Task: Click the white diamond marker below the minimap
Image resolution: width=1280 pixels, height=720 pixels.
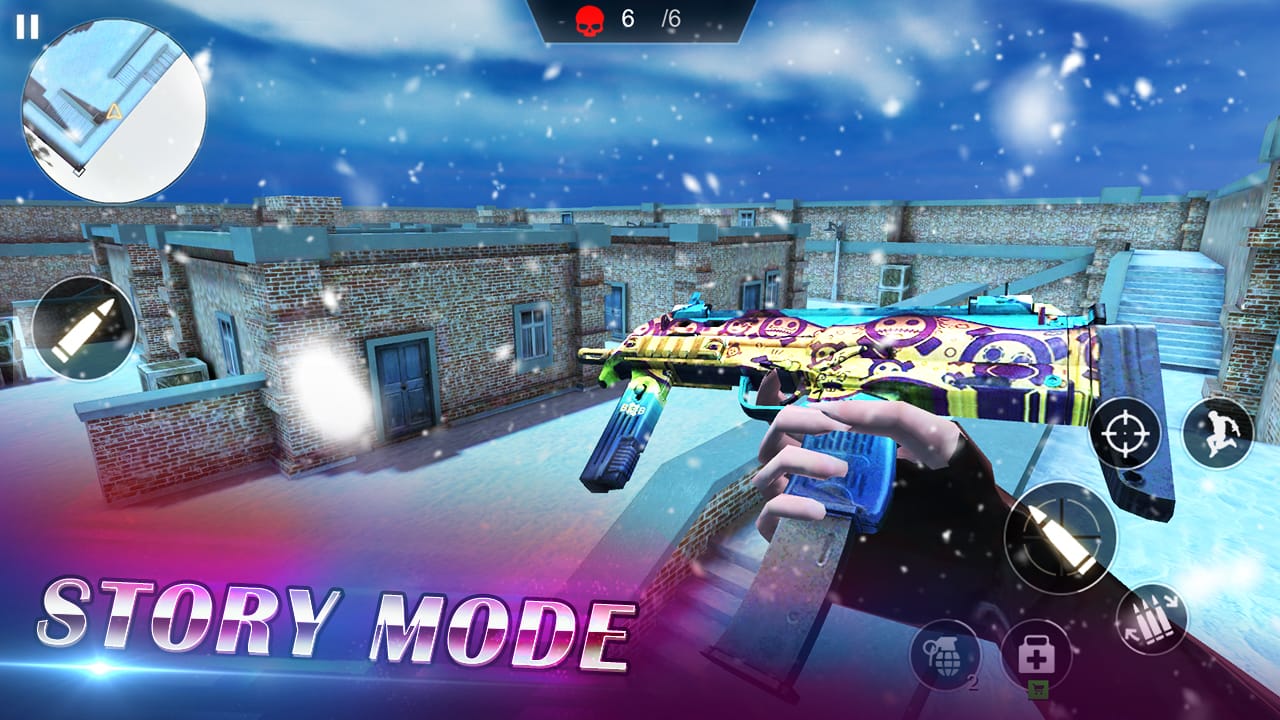Action: click(79, 172)
